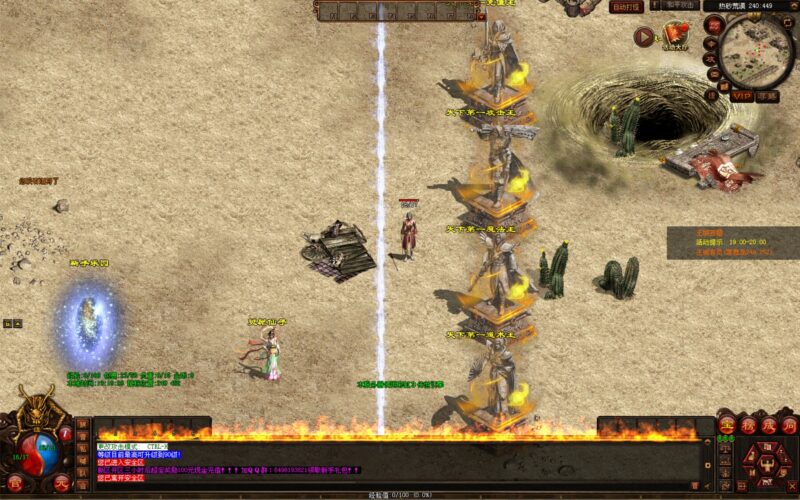Open the 活动大厅 event hall icon
800x500 pixels.
pyautogui.click(x=676, y=36)
